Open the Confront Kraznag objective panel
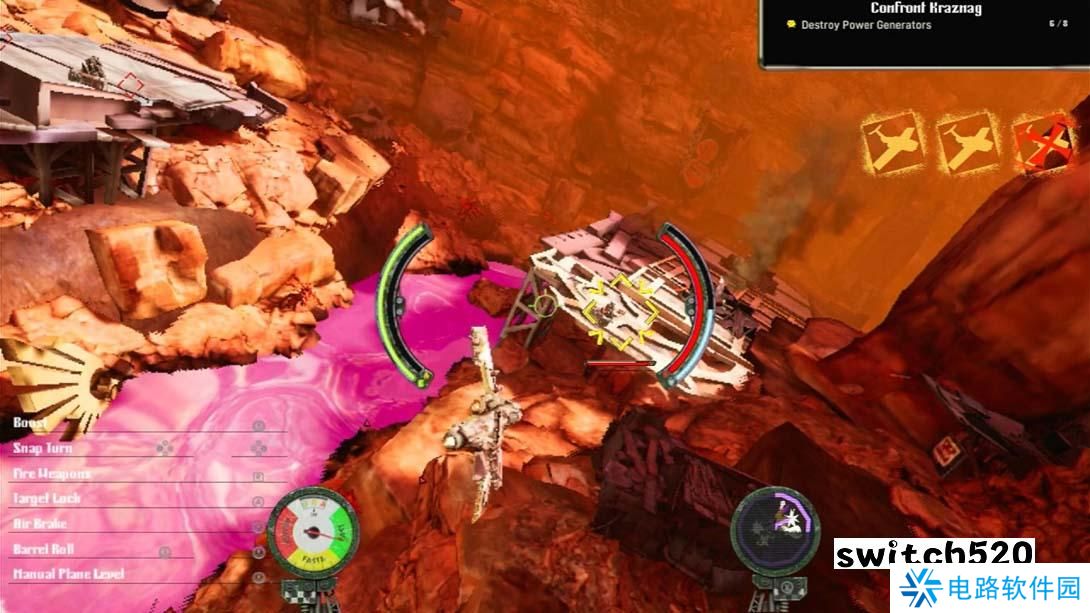 pyautogui.click(x=925, y=9)
